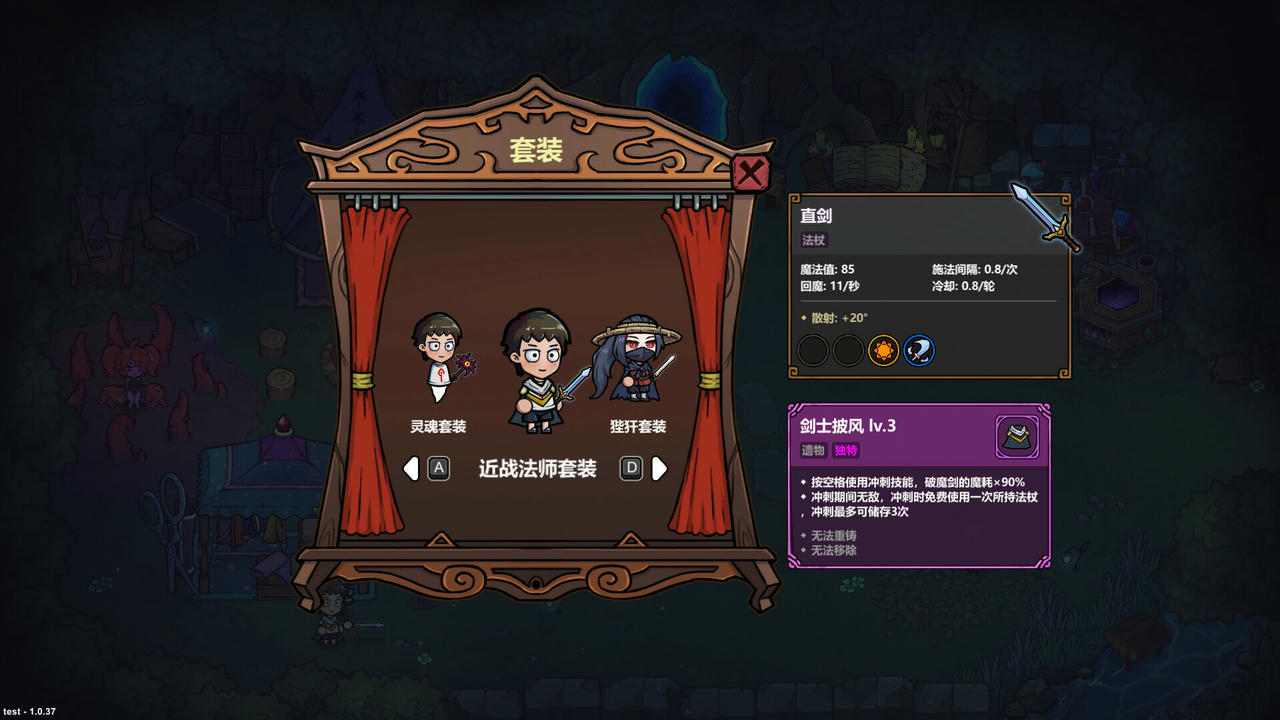Click the first empty rune slot circle

pyautogui.click(x=813, y=351)
